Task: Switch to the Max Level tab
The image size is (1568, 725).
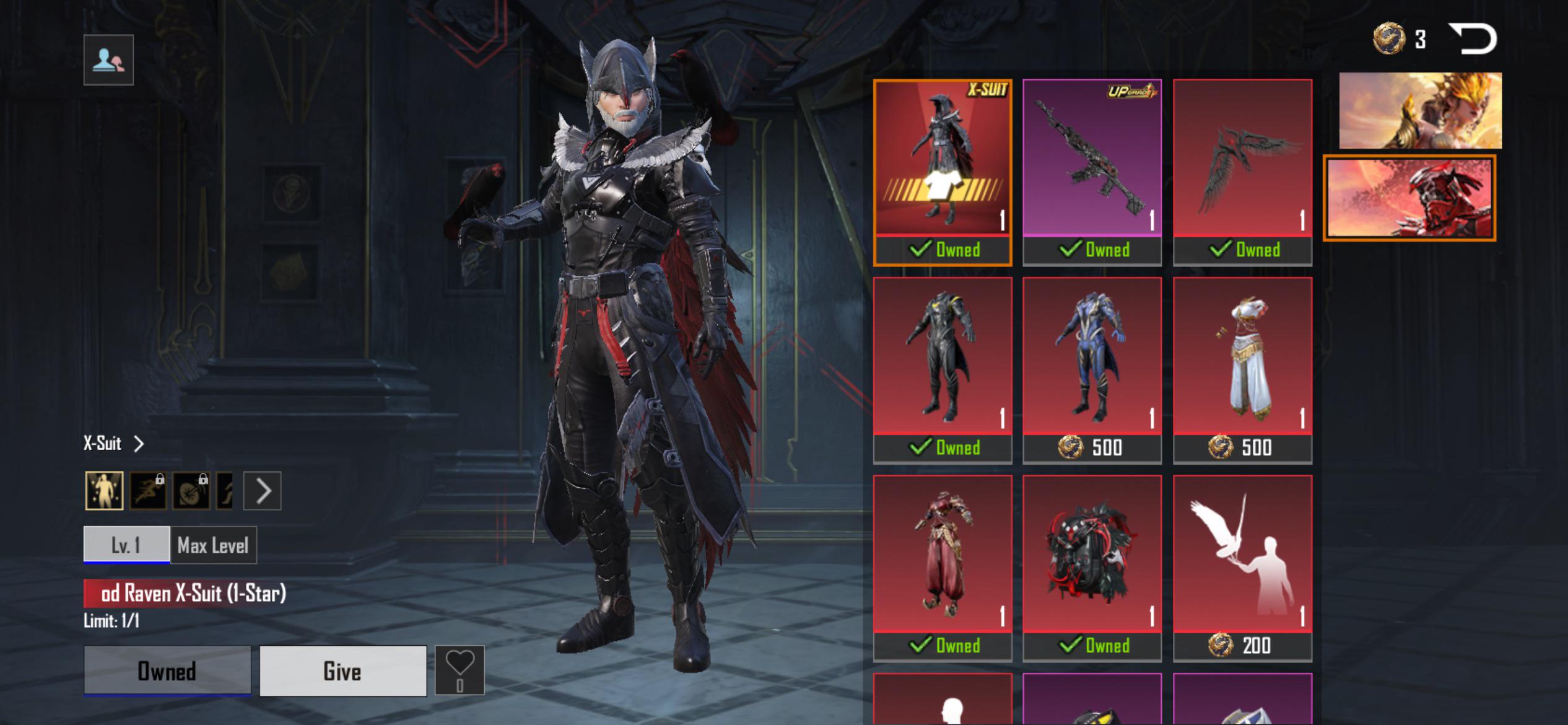Action: [x=213, y=545]
